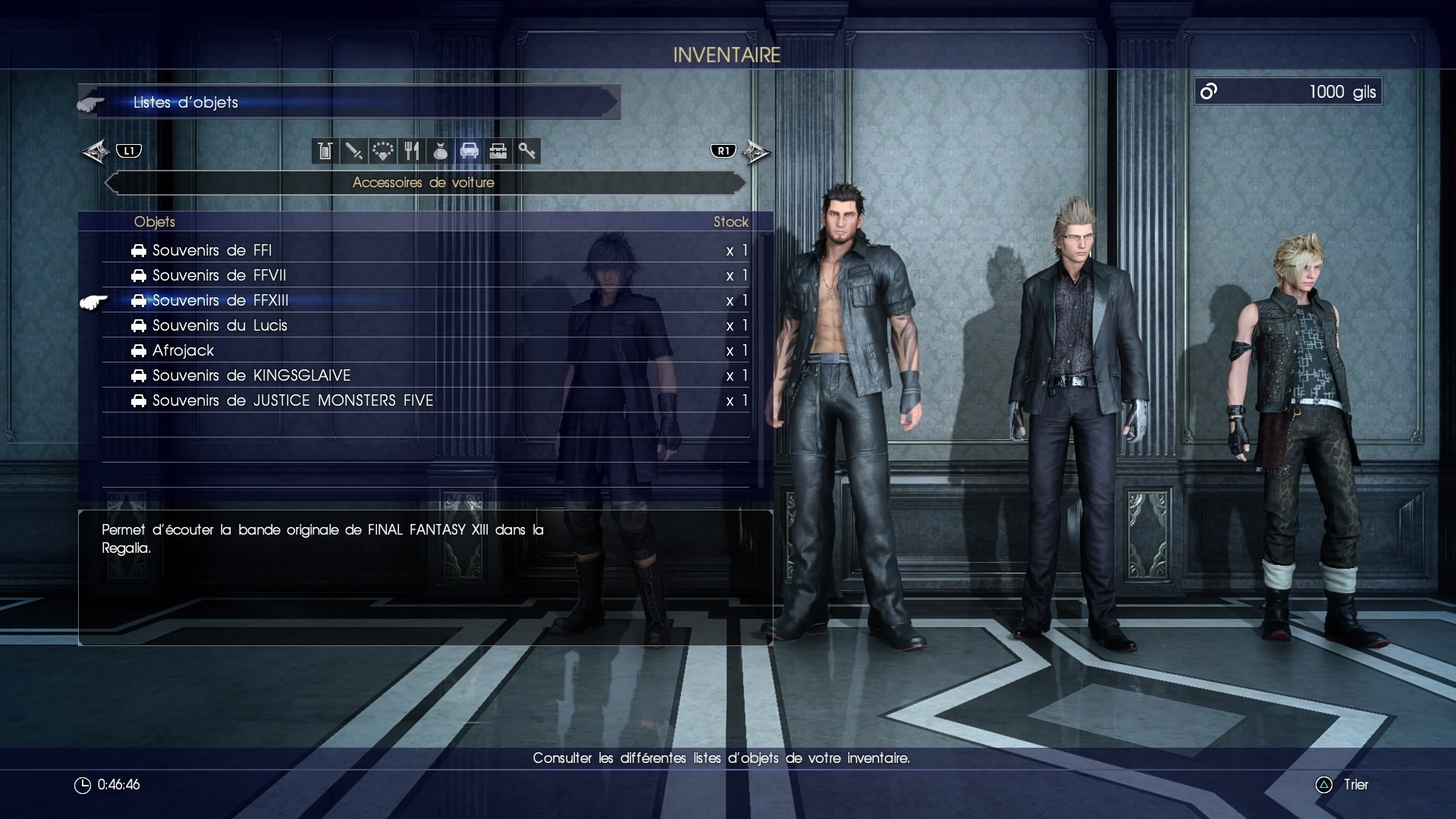Select the car accessories tab icon
This screenshot has width=1456, height=819.
(469, 151)
